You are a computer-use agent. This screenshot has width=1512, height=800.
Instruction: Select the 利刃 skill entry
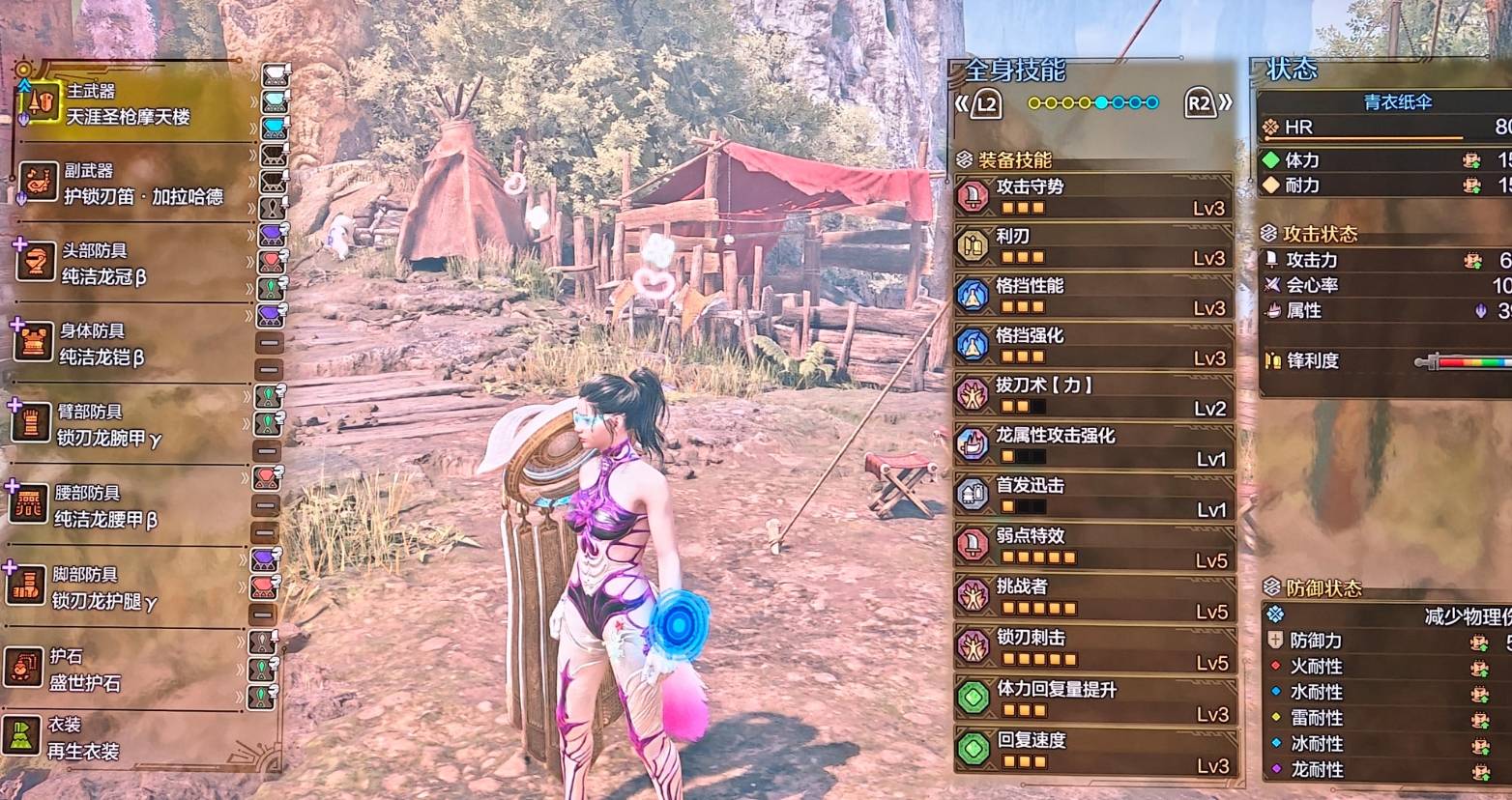click(x=1093, y=246)
